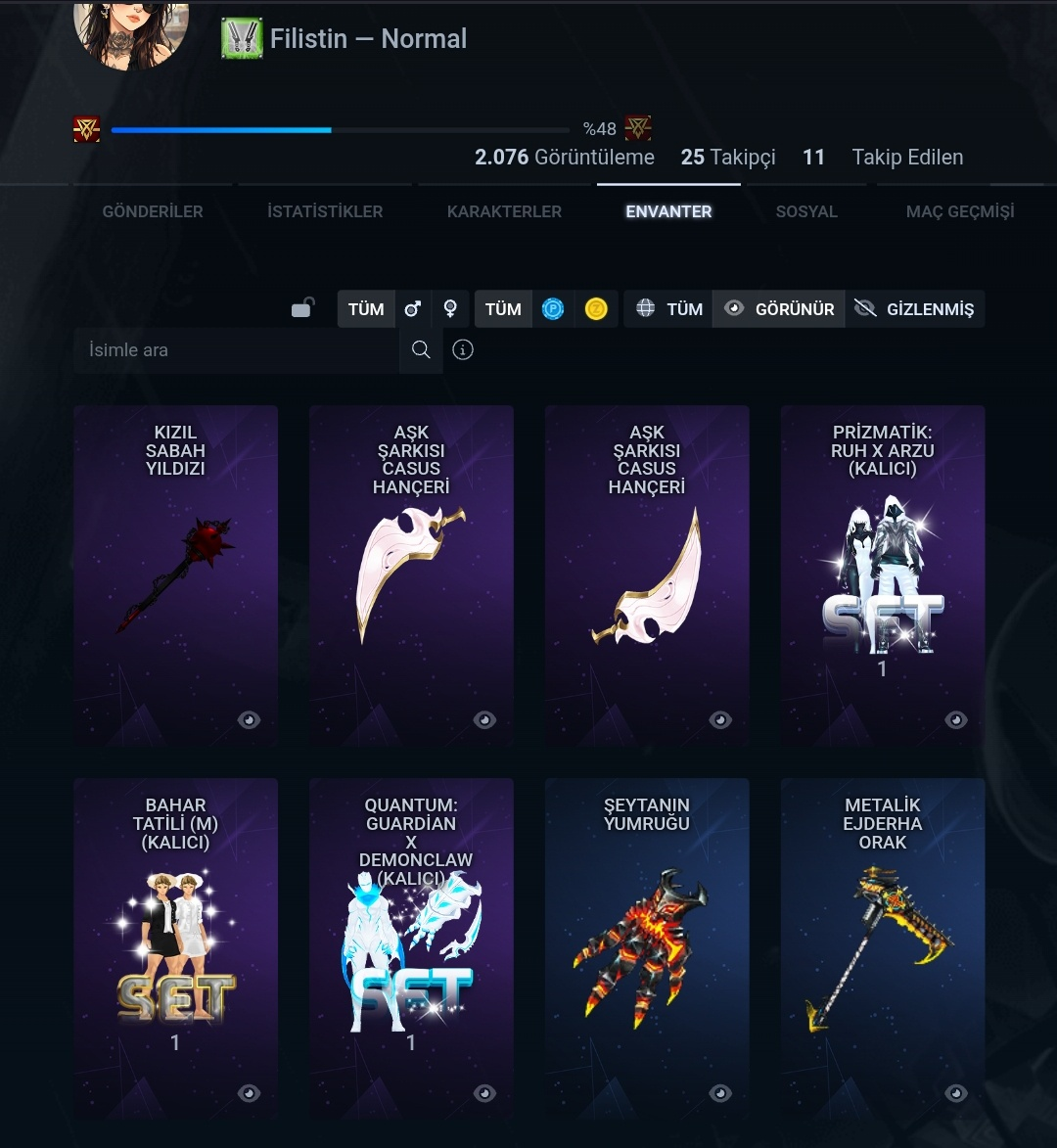The image size is (1057, 1148).
Task: Filter items by gold Z currency
Action: [596, 309]
